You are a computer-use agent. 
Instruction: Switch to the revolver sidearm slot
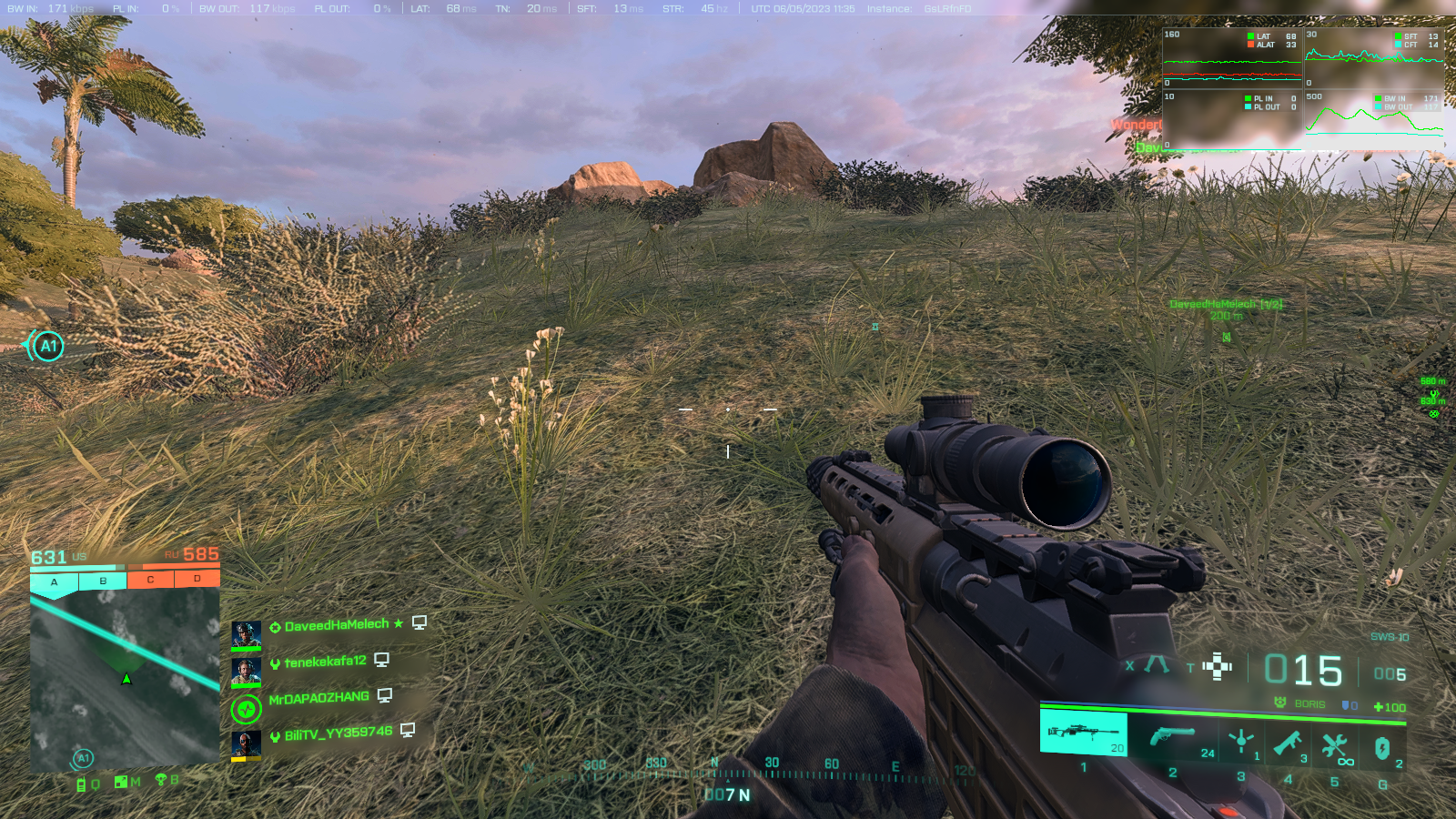[x=1172, y=737]
